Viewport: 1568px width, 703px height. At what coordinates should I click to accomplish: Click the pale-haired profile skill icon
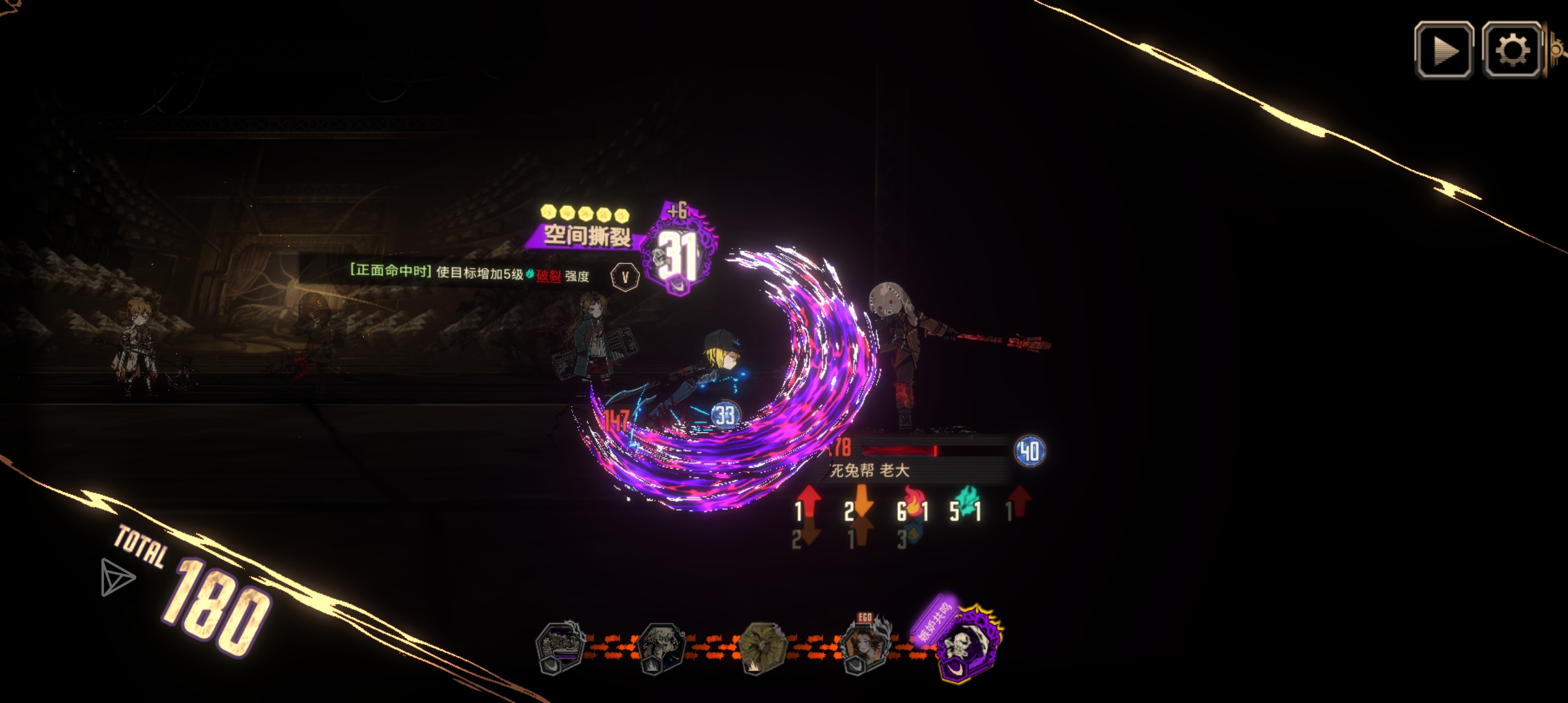[x=660, y=647]
